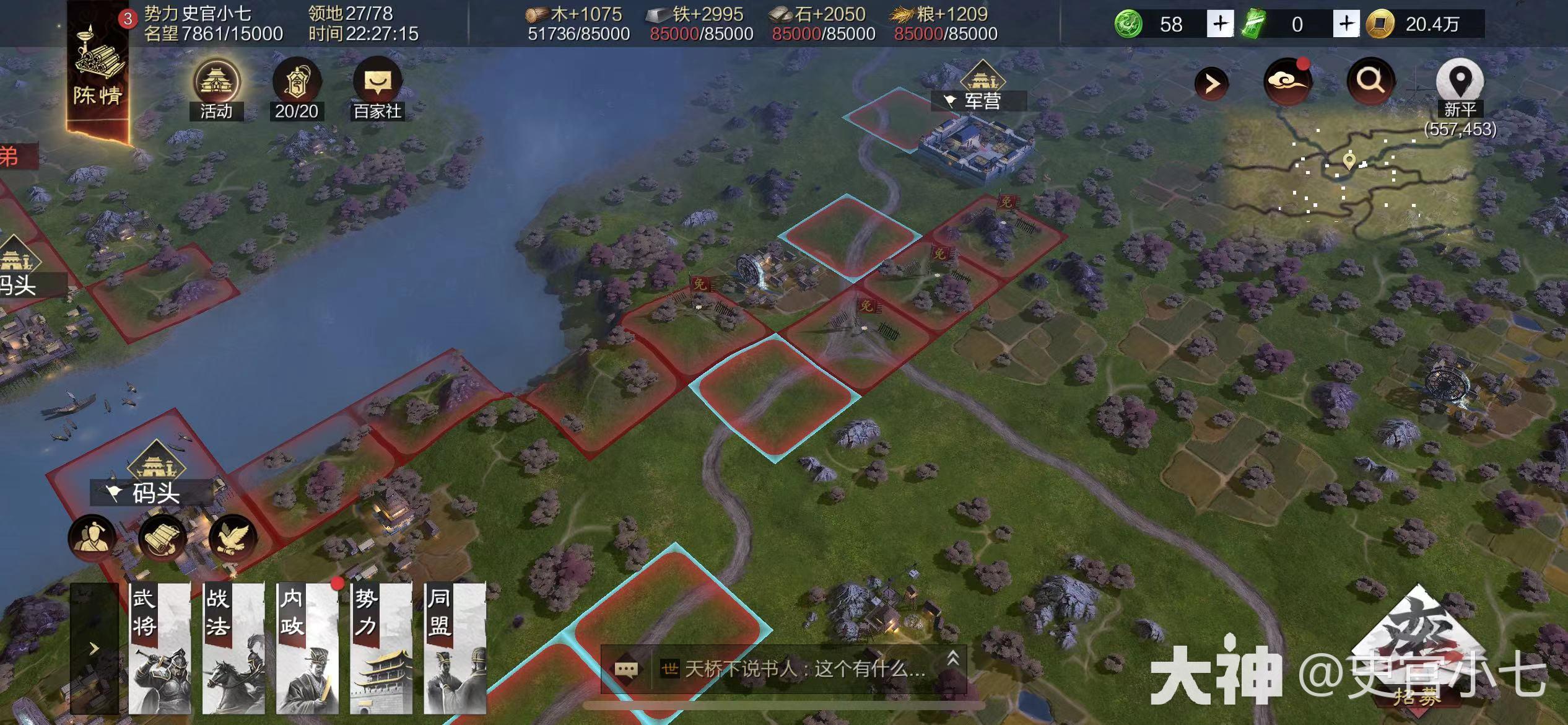Open the 势力 faction menu
The width and height of the screenshot is (1568, 725).
coord(381,648)
